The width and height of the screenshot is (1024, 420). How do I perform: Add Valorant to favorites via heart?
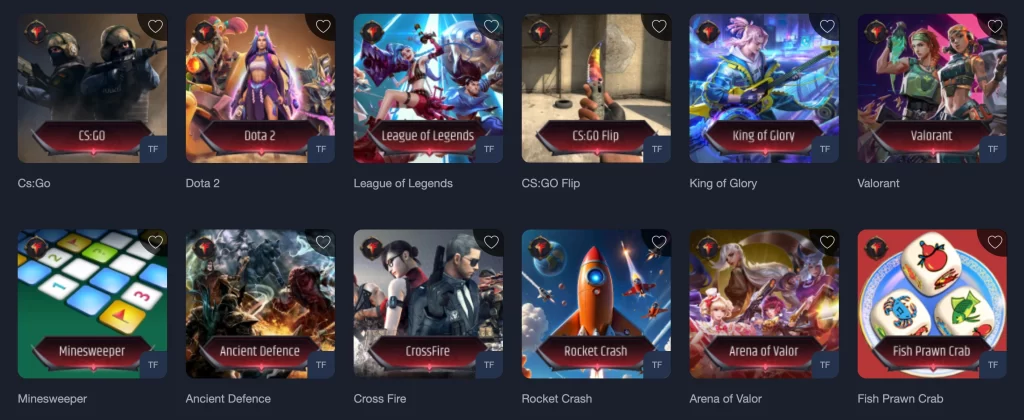click(995, 27)
